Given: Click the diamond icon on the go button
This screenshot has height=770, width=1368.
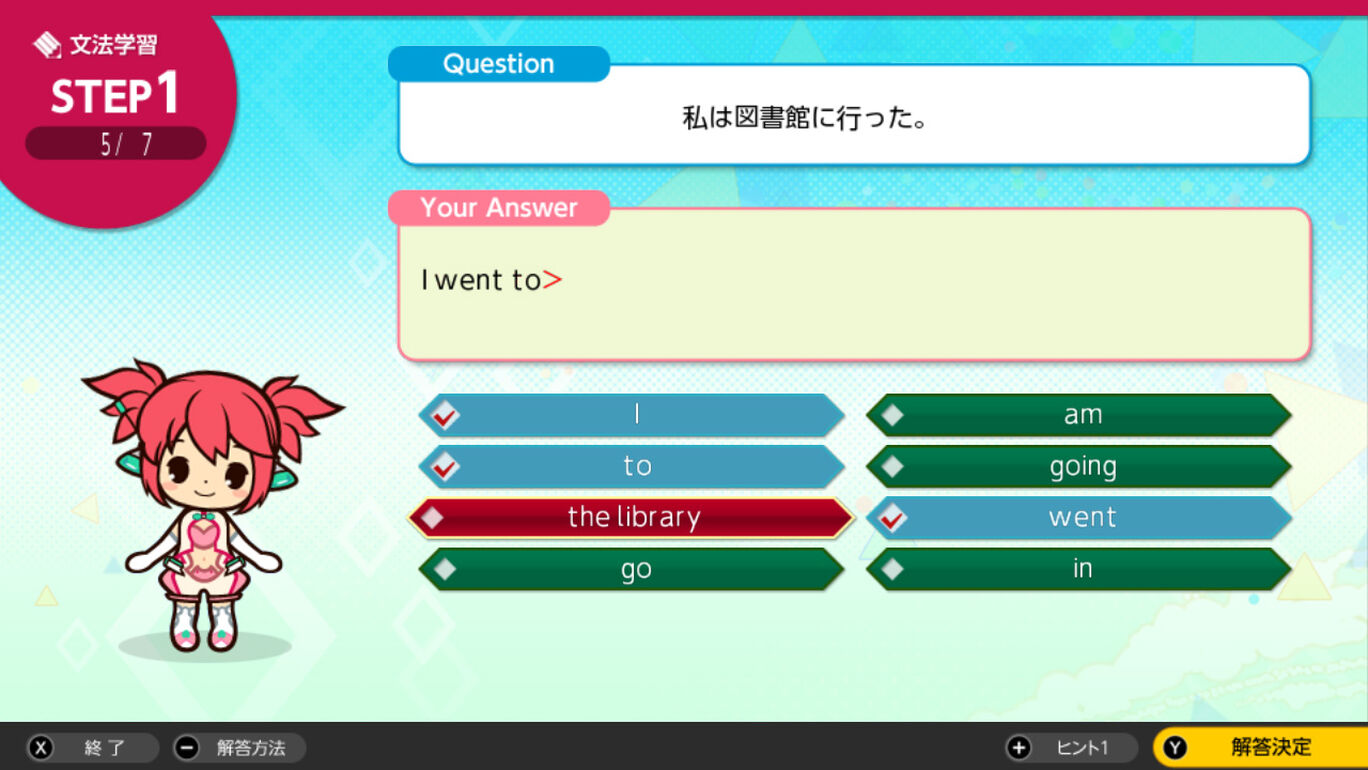Looking at the screenshot, I should coord(444,569).
